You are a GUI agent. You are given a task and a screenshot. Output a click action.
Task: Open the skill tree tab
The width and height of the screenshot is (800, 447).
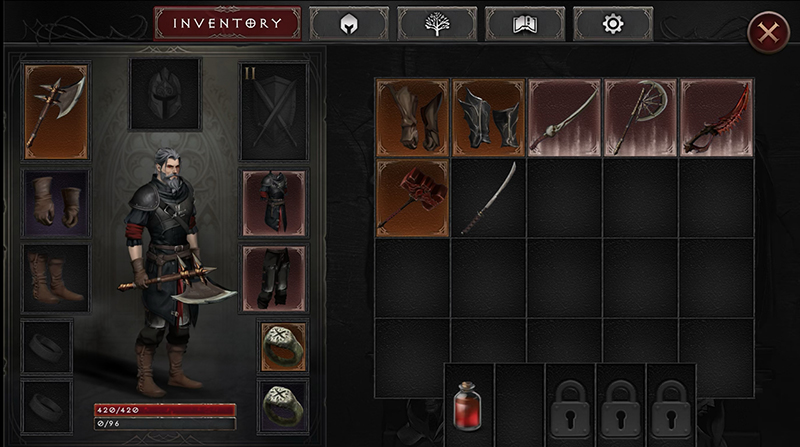point(437,23)
